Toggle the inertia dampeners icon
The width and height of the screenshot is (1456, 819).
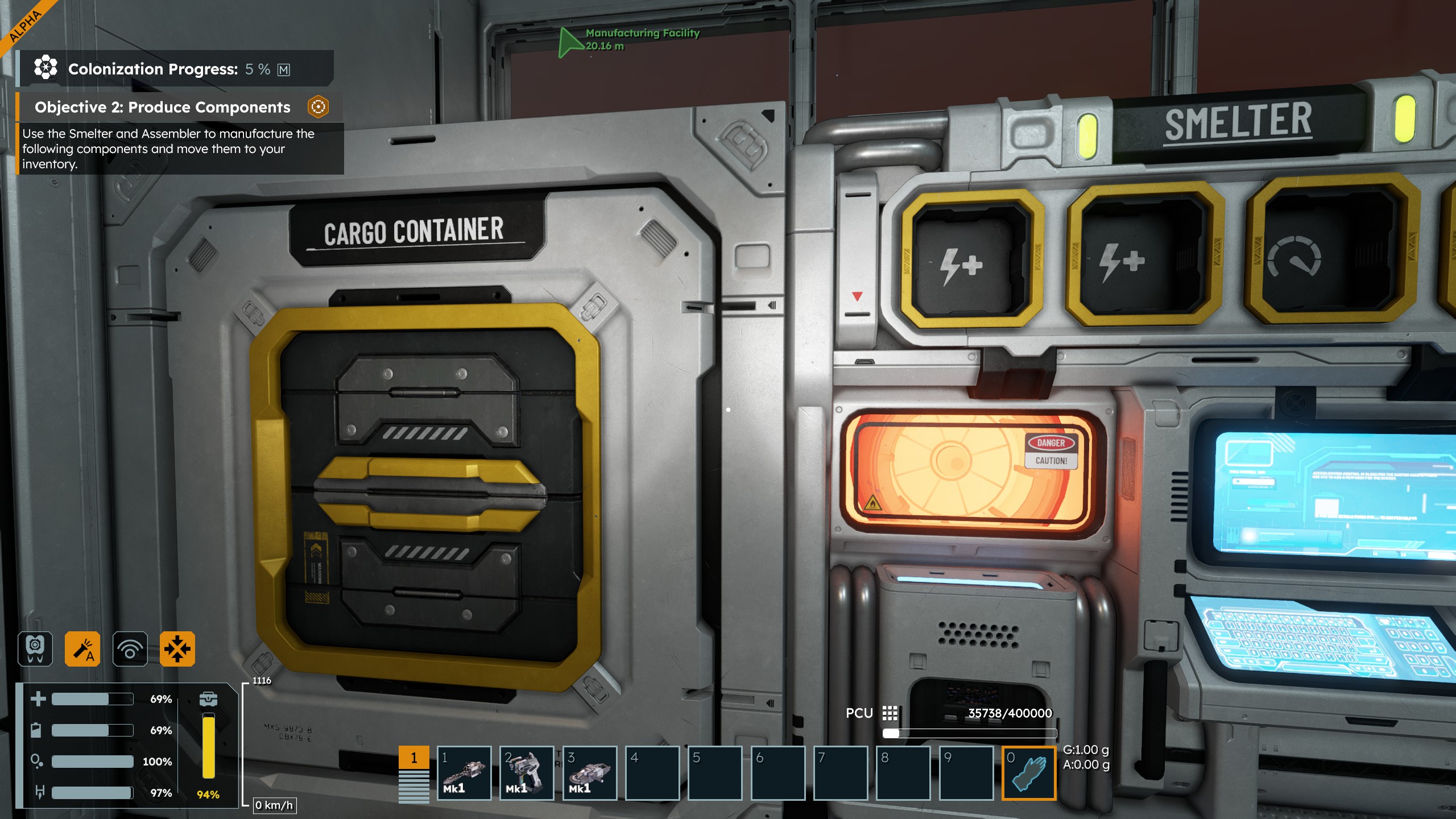click(x=177, y=648)
